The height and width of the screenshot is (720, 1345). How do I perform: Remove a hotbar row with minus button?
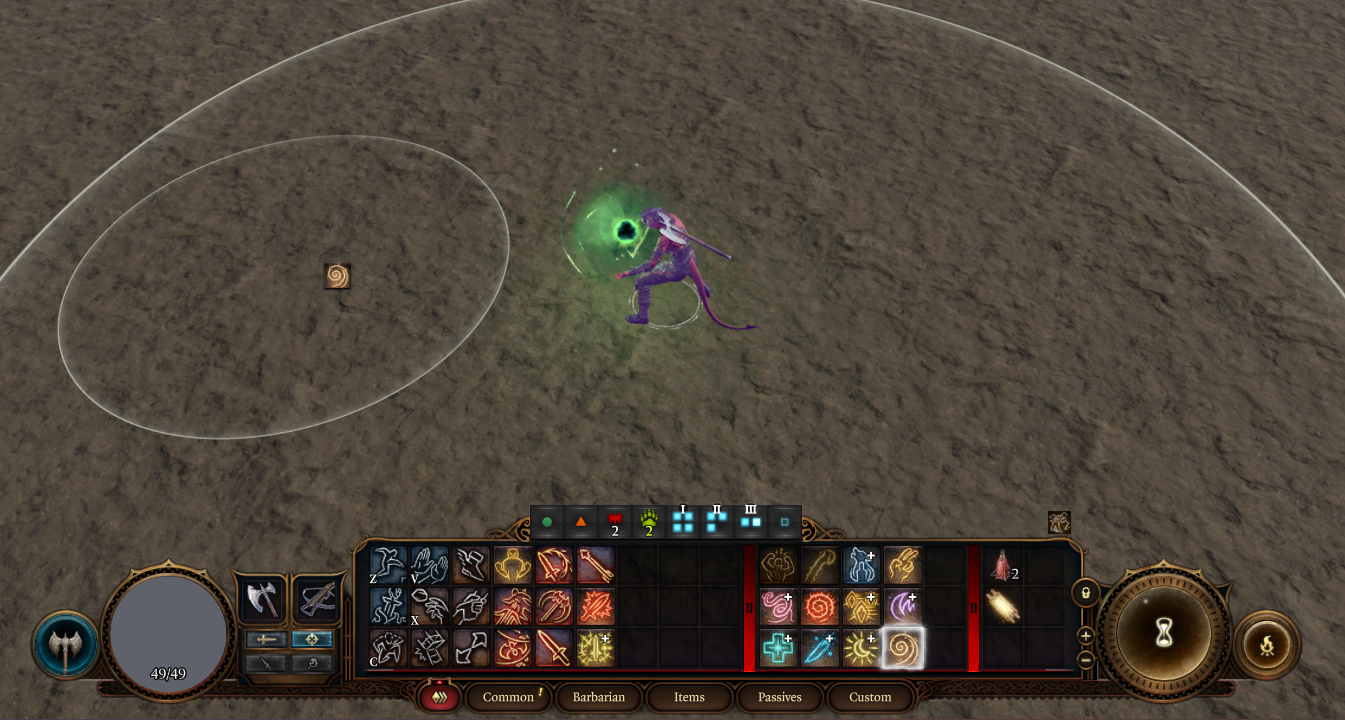[x=1085, y=659]
